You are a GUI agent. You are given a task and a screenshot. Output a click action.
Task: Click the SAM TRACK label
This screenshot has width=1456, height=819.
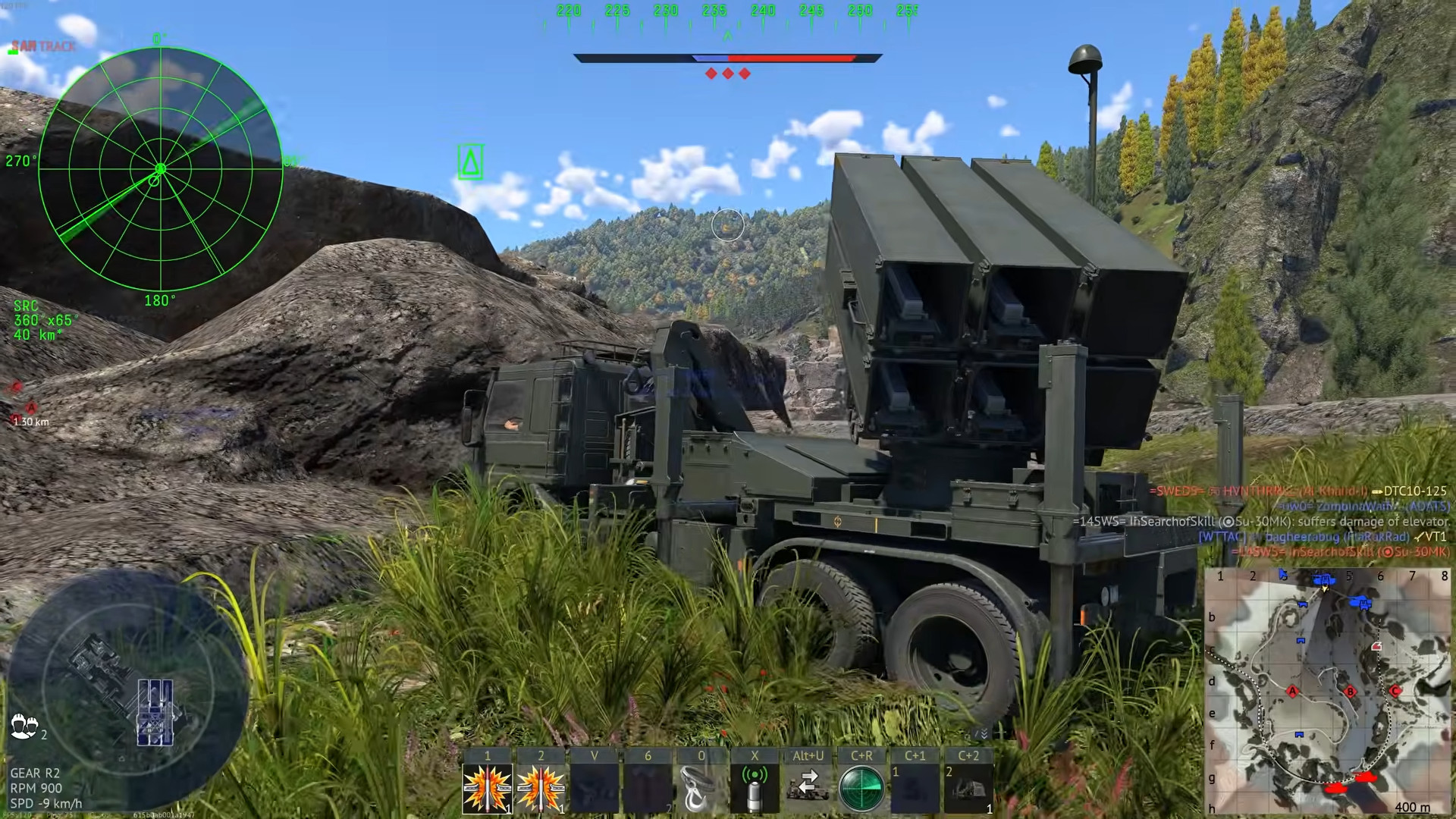tap(42, 47)
